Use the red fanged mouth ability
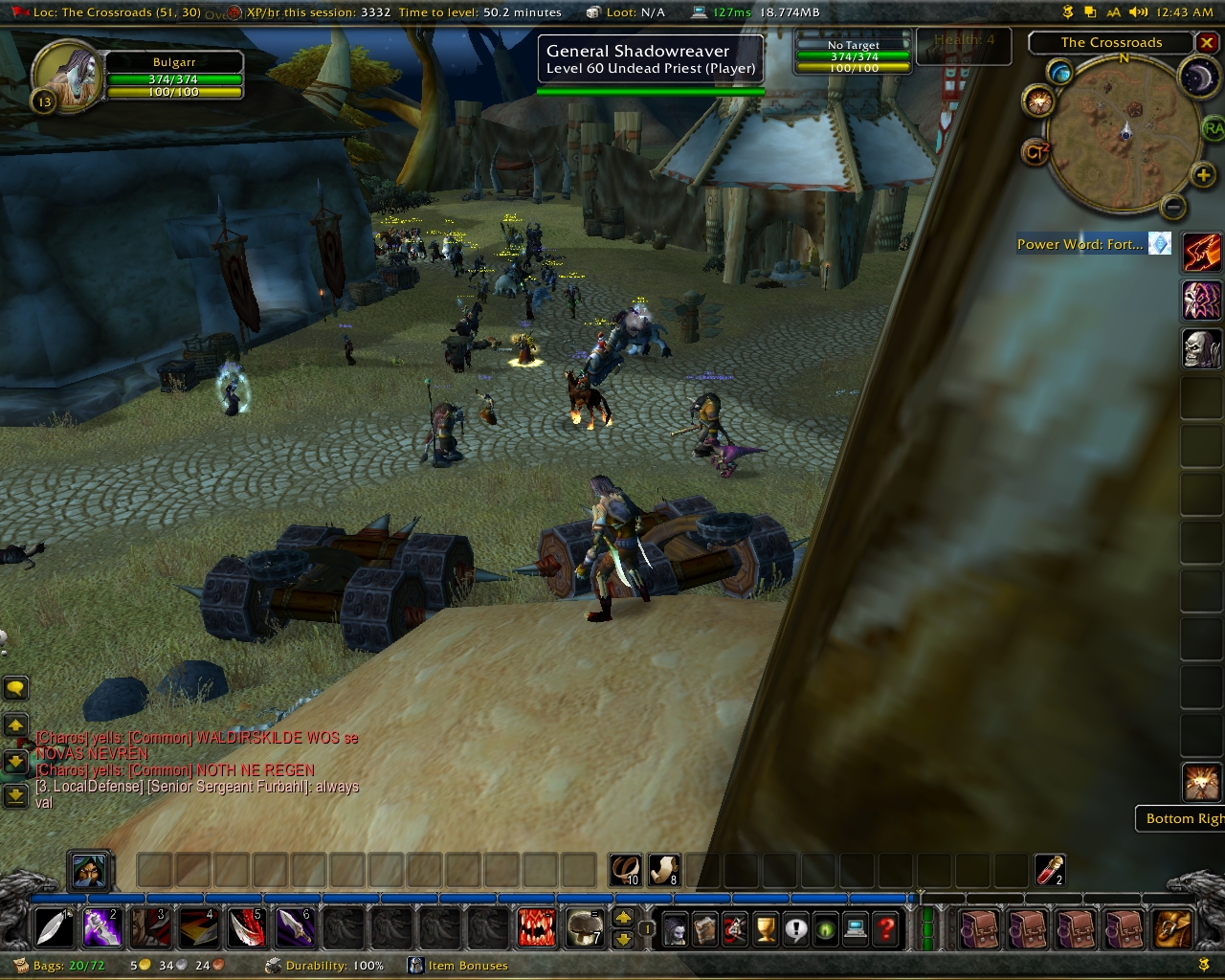 pyautogui.click(x=536, y=927)
